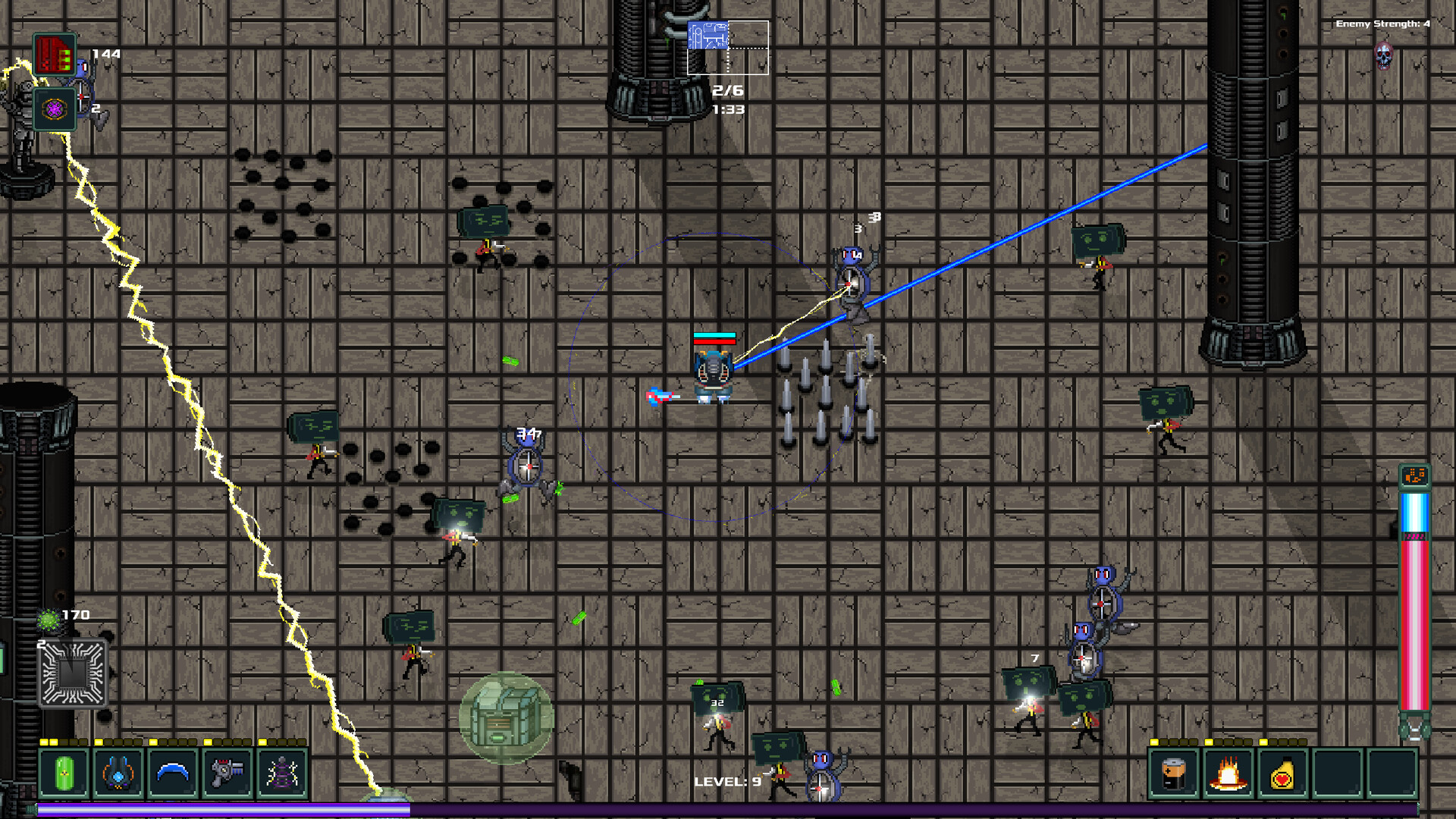
Task: Click the purple orb ability icon
Action: pyautogui.click(x=55, y=108)
